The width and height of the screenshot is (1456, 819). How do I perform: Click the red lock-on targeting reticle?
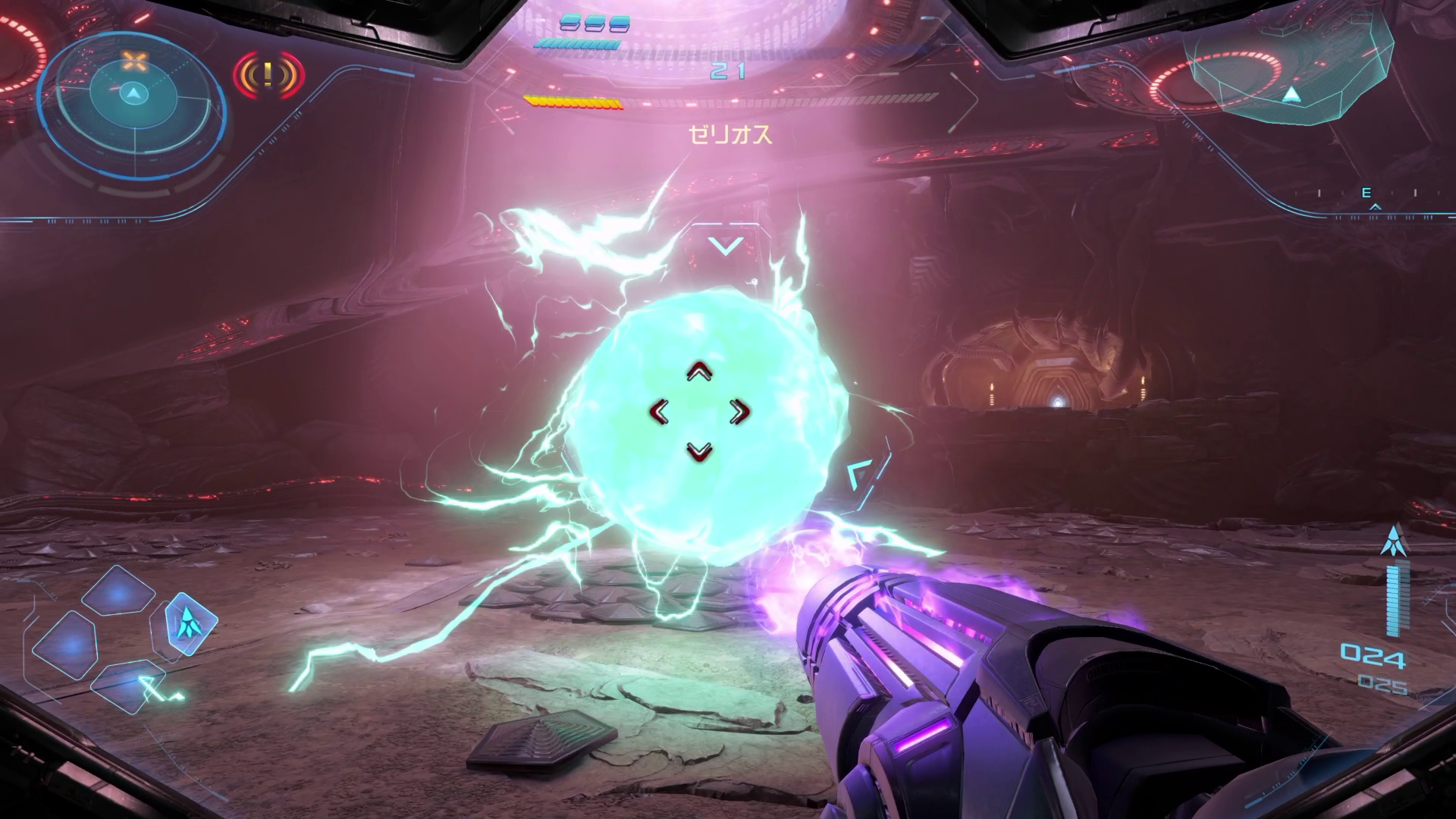pos(699,412)
